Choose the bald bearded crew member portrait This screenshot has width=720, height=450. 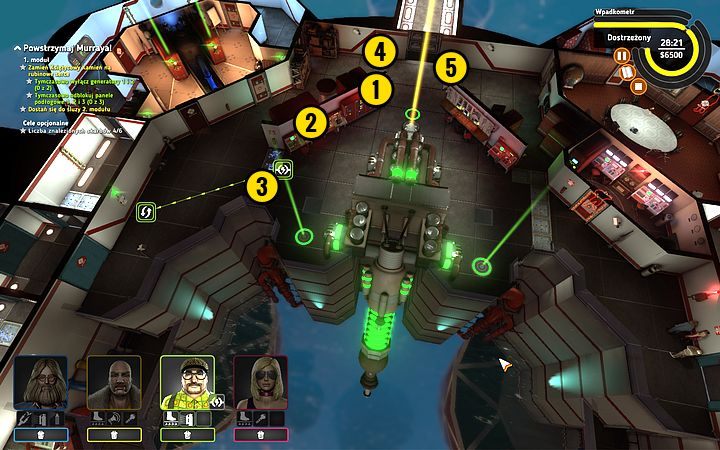click(x=114, y=383)
